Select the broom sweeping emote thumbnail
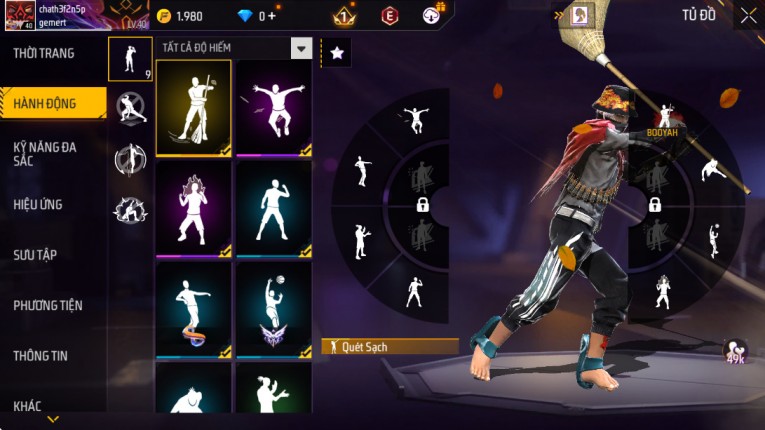The image size is (765, 430). click(x=194, y=108)
